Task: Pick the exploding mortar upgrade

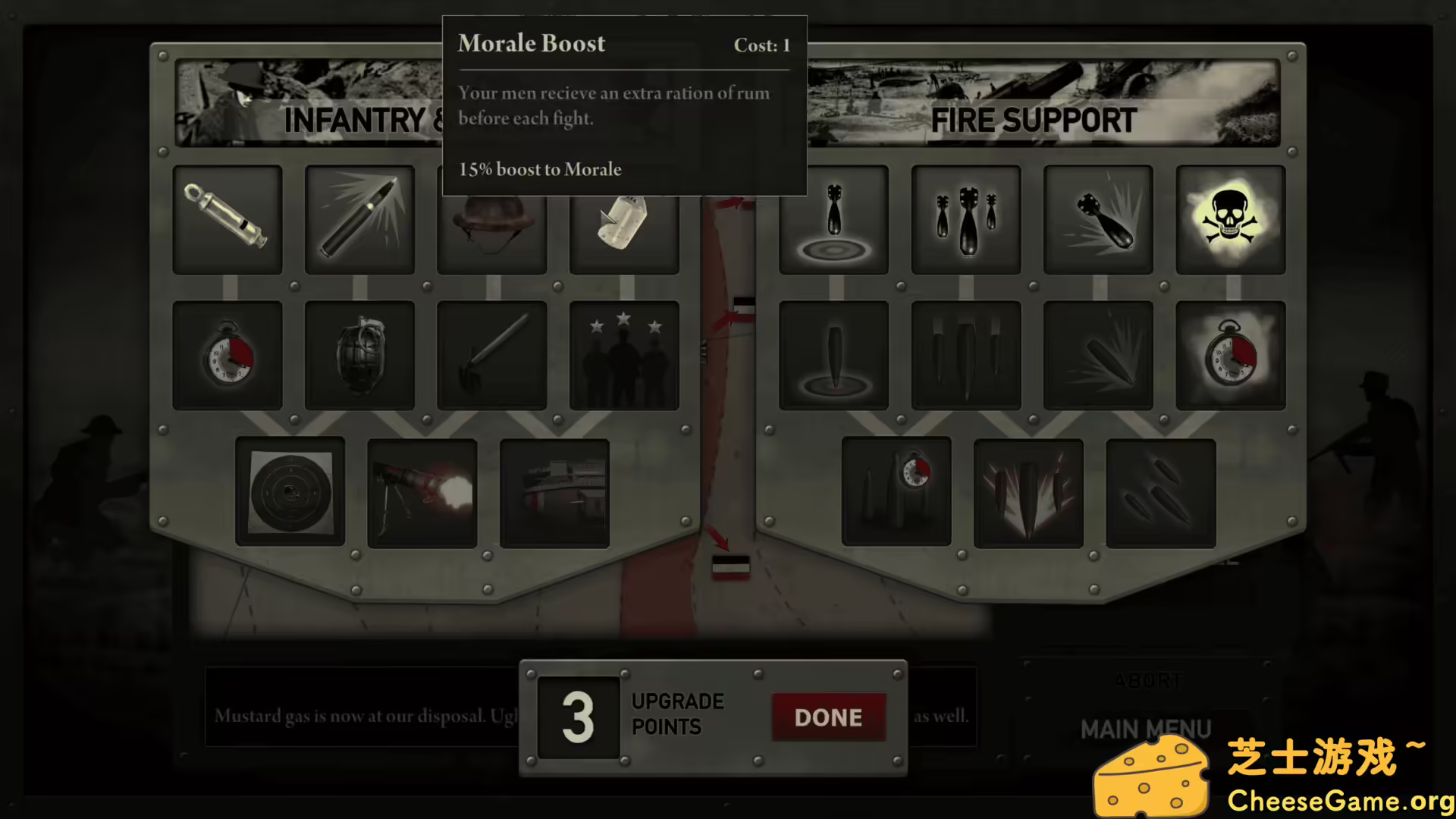Action: pyautogui.click(x=1098, y=220)
